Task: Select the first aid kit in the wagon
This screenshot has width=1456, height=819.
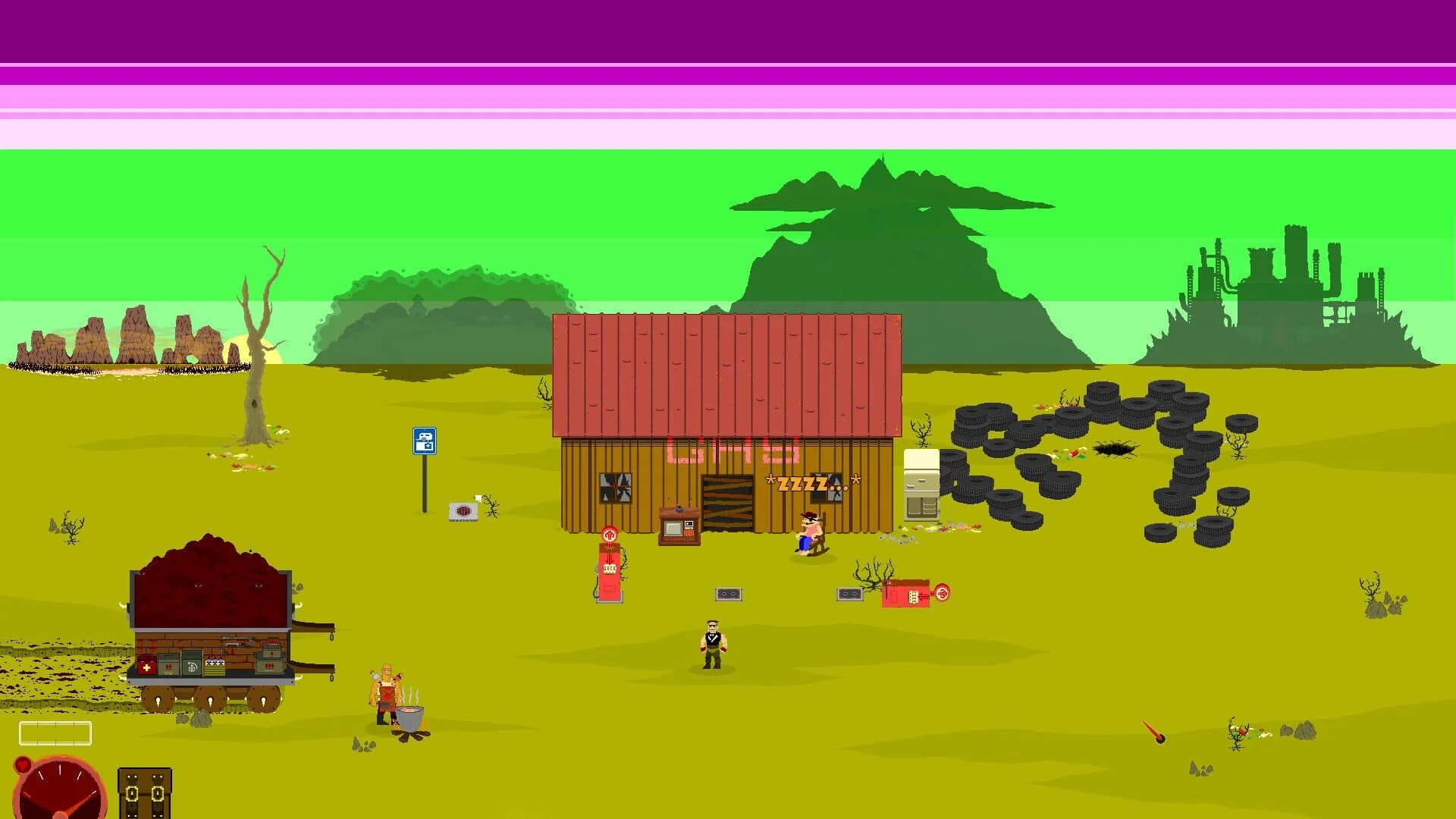Action: tap(146, 666)
